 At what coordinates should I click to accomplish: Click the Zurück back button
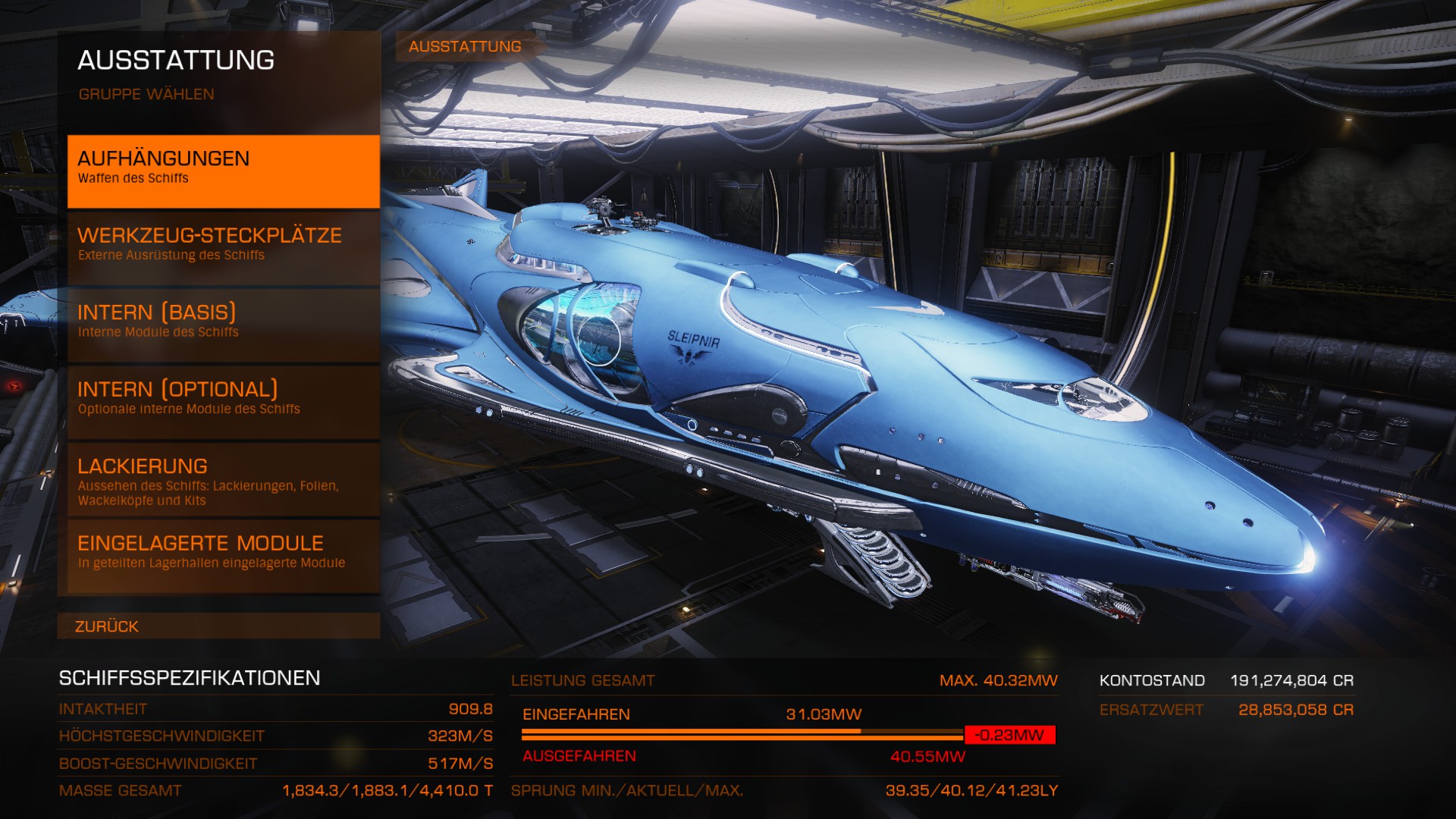pos(218,626)
